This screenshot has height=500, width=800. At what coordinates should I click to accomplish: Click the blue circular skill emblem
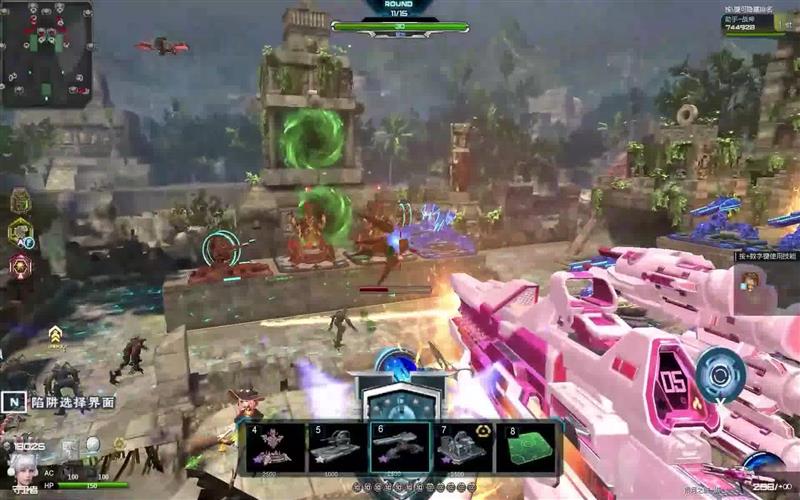click(720, 374)
